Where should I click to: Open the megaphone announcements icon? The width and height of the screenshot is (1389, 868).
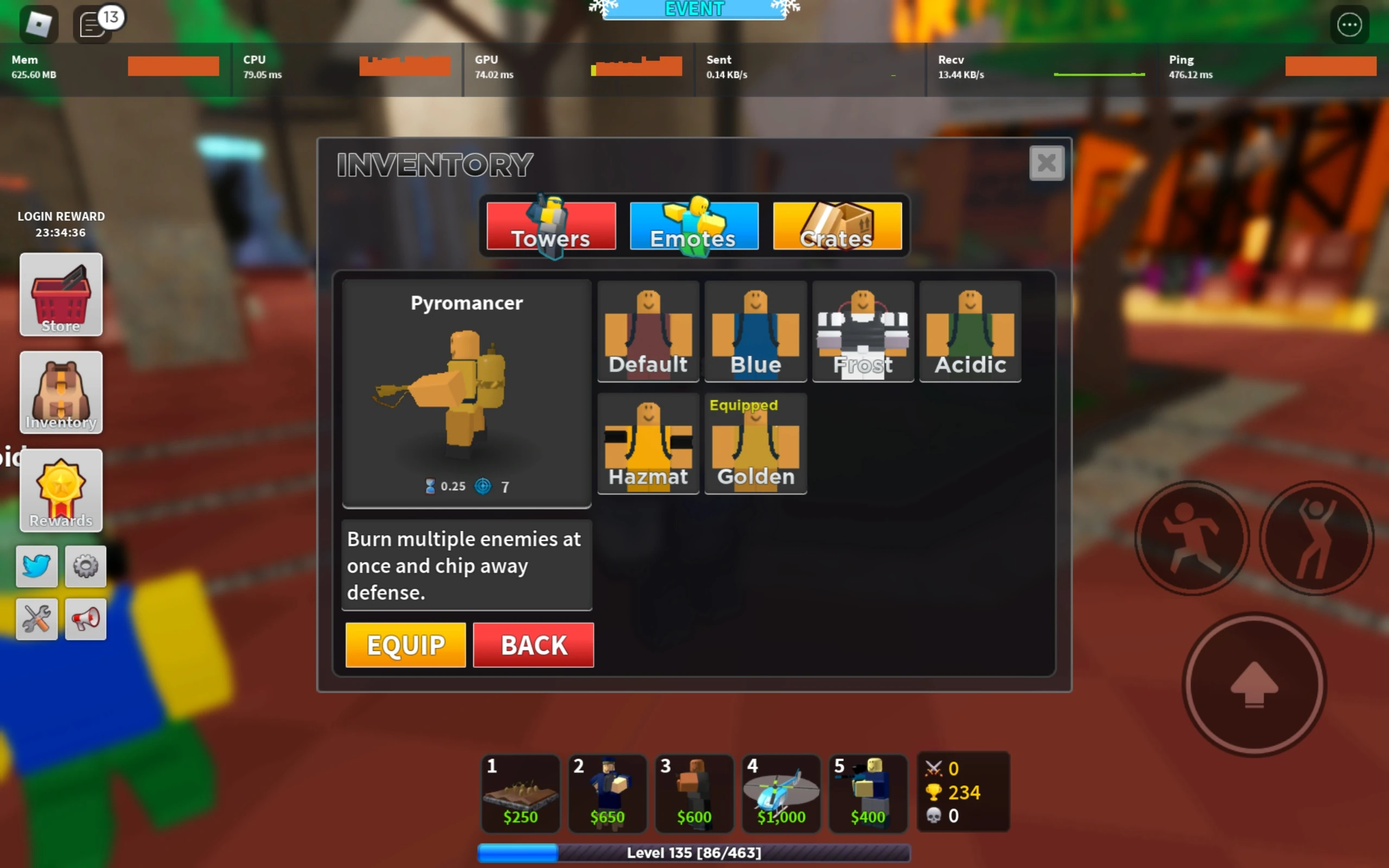(x=85, y=619)
